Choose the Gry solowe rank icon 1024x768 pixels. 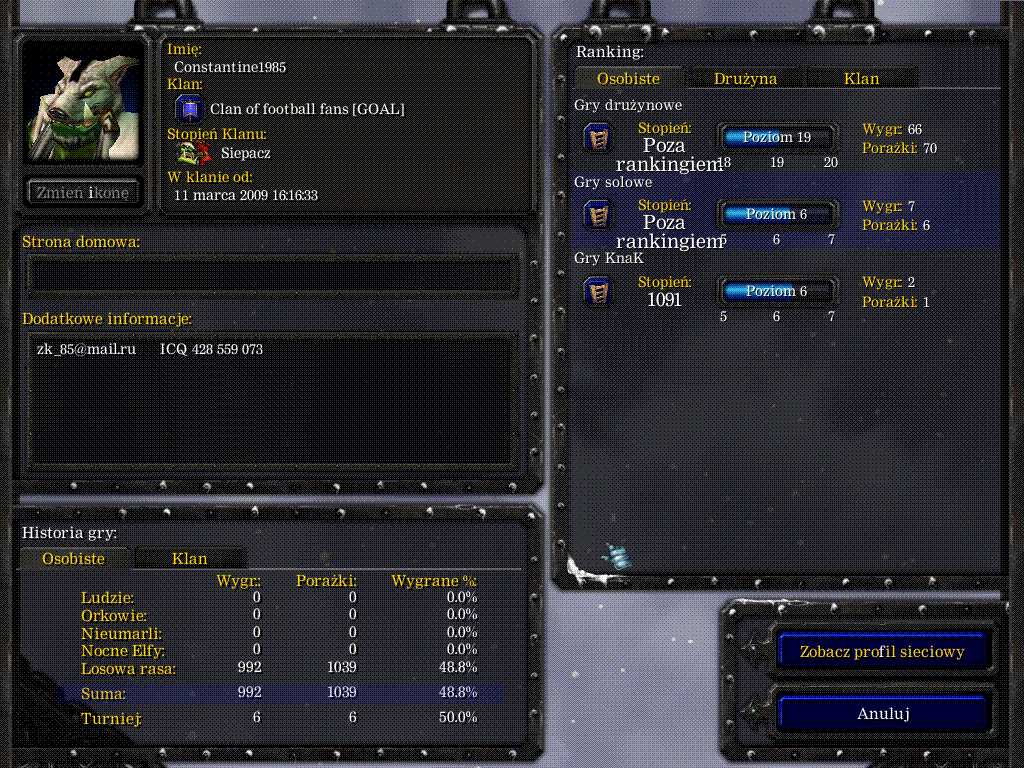point(598,214)
